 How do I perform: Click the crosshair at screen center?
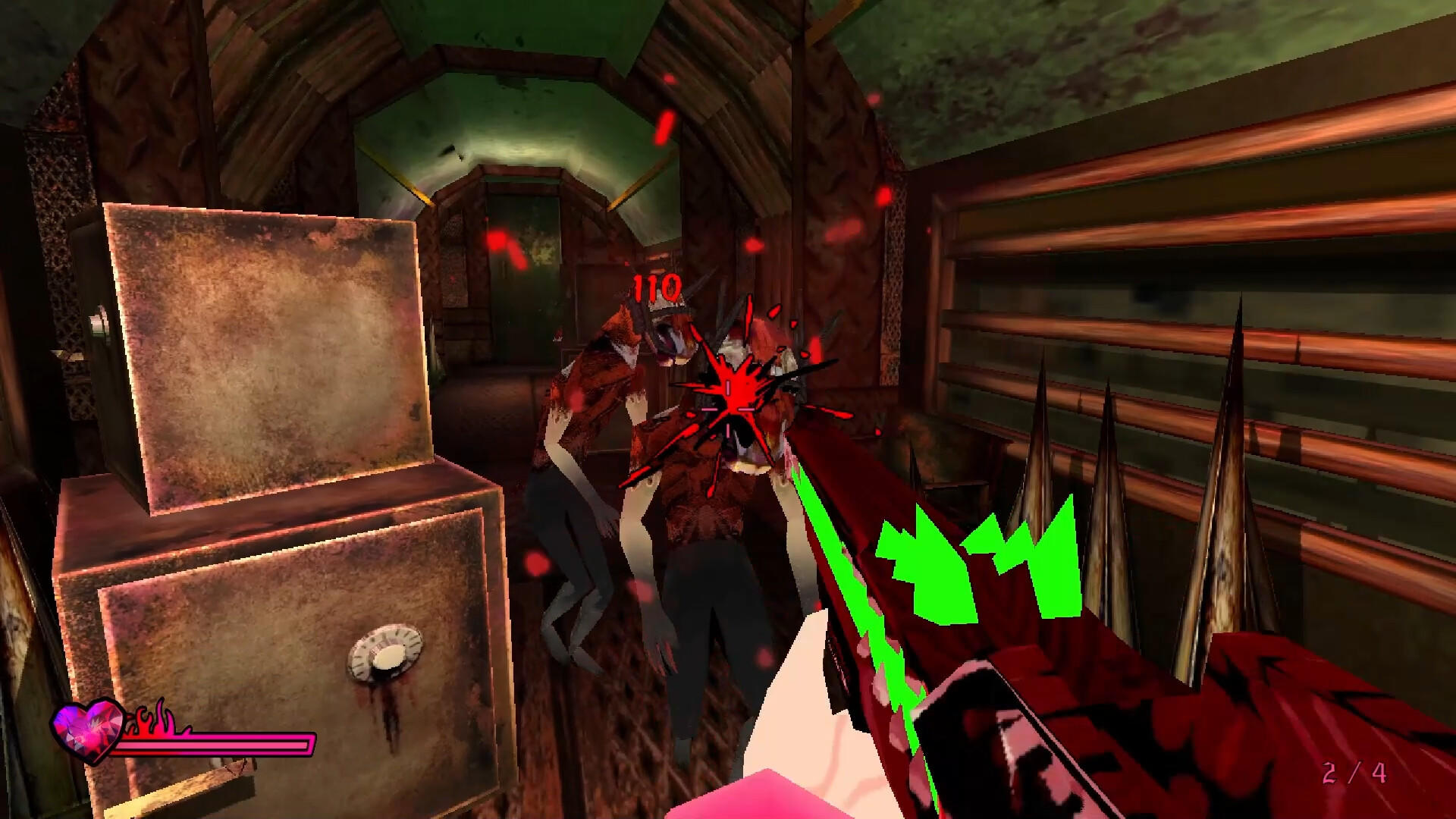(x=728, y=409)
